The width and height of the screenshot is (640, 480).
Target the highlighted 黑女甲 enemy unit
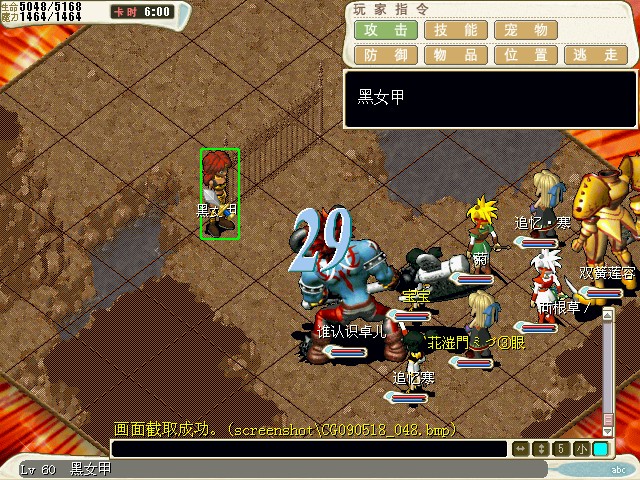tap(219, 193)
